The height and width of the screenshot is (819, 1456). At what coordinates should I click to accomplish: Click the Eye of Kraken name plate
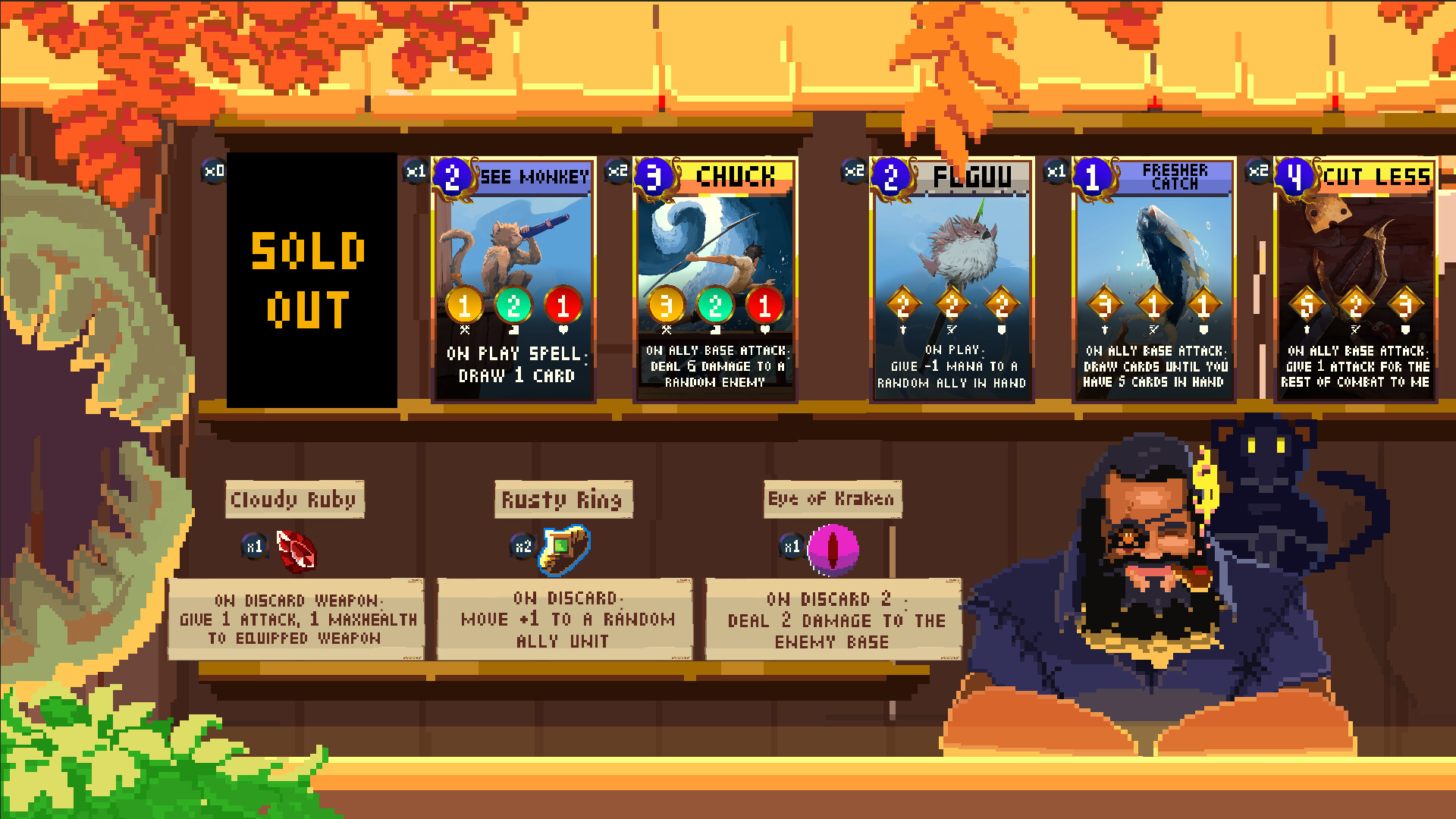(x=831, y=499)
